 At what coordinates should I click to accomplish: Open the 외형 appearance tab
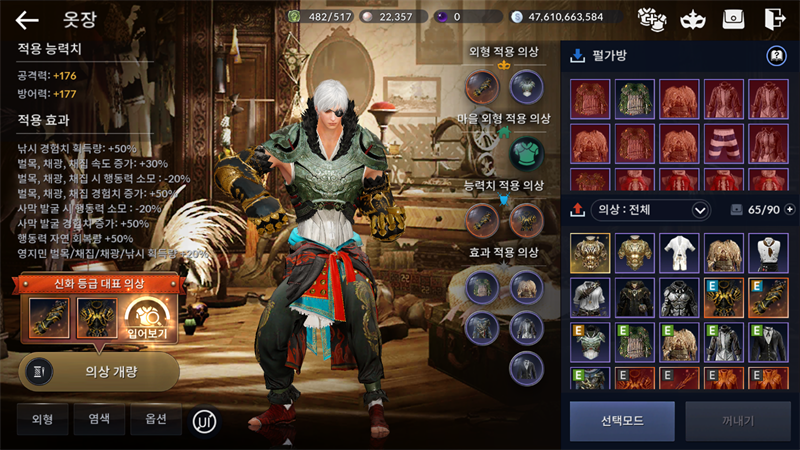(x=42, y=419)
